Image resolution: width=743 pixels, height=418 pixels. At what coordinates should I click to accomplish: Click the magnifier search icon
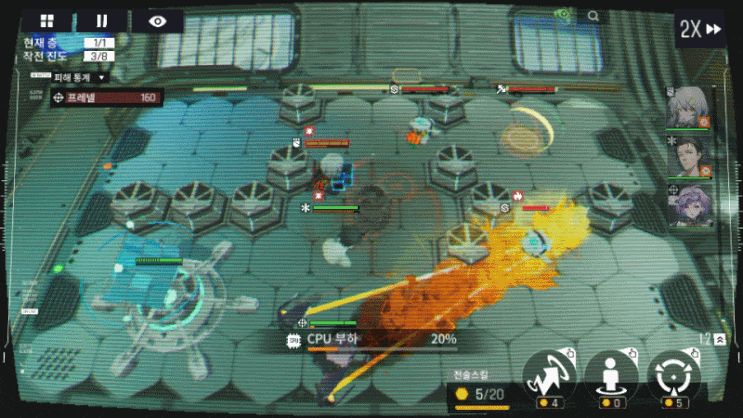click(593, 16)
